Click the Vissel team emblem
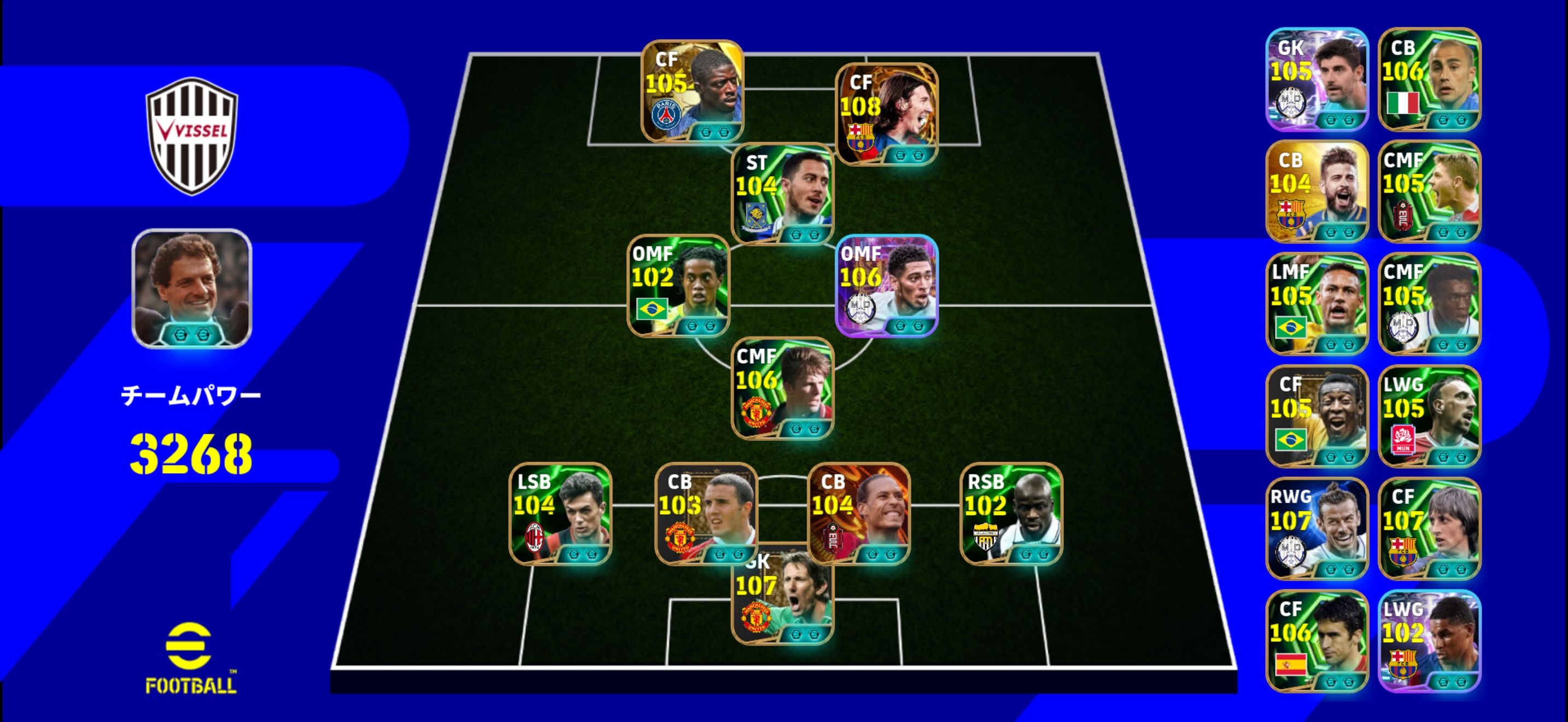The width and height of the screenshot is (1568, 722). click(192, 136)
